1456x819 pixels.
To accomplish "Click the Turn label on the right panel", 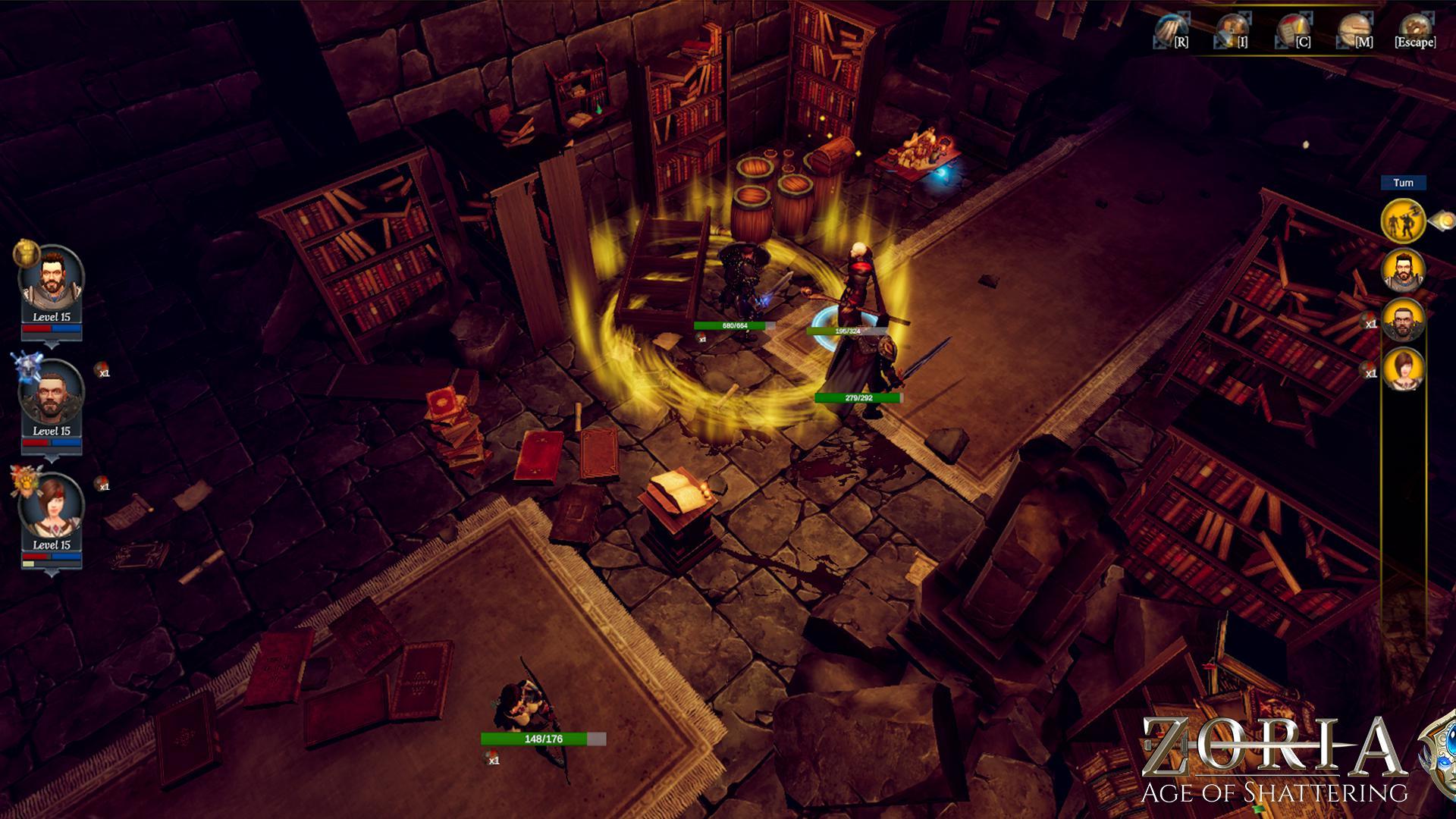I will tap(1404, 181).
